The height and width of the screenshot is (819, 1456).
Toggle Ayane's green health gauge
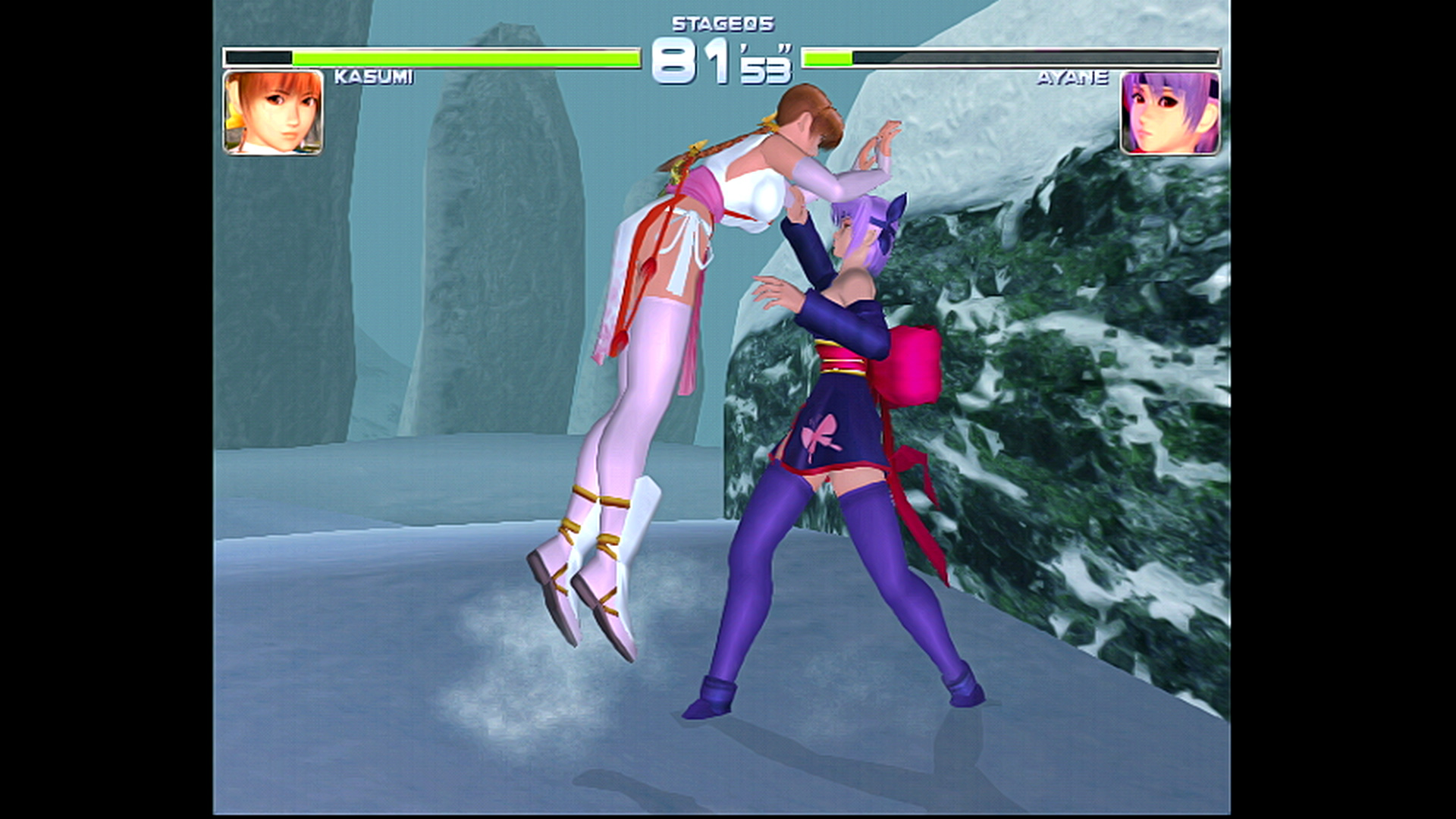coord(827,56)
